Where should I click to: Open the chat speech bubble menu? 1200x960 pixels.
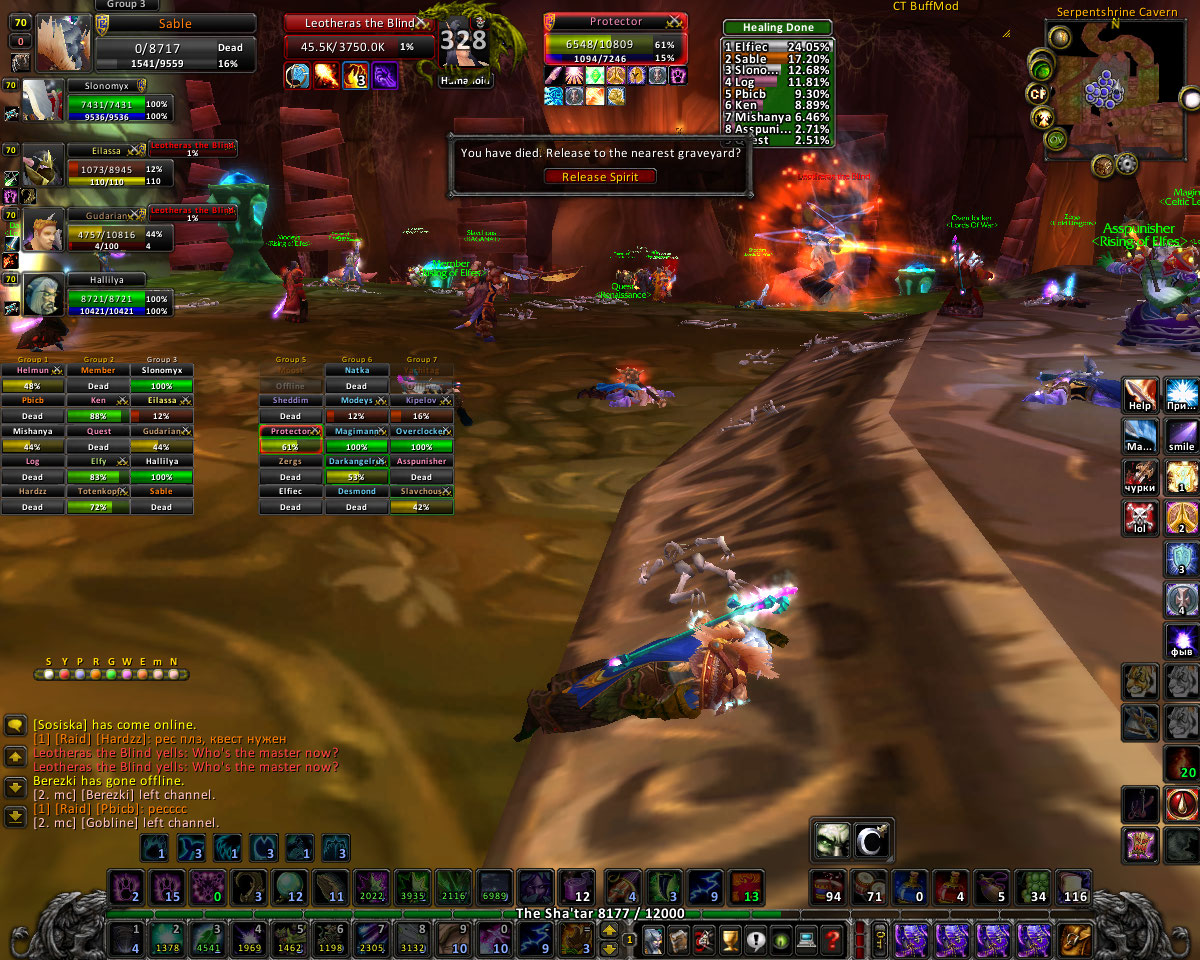click(15, 726)
